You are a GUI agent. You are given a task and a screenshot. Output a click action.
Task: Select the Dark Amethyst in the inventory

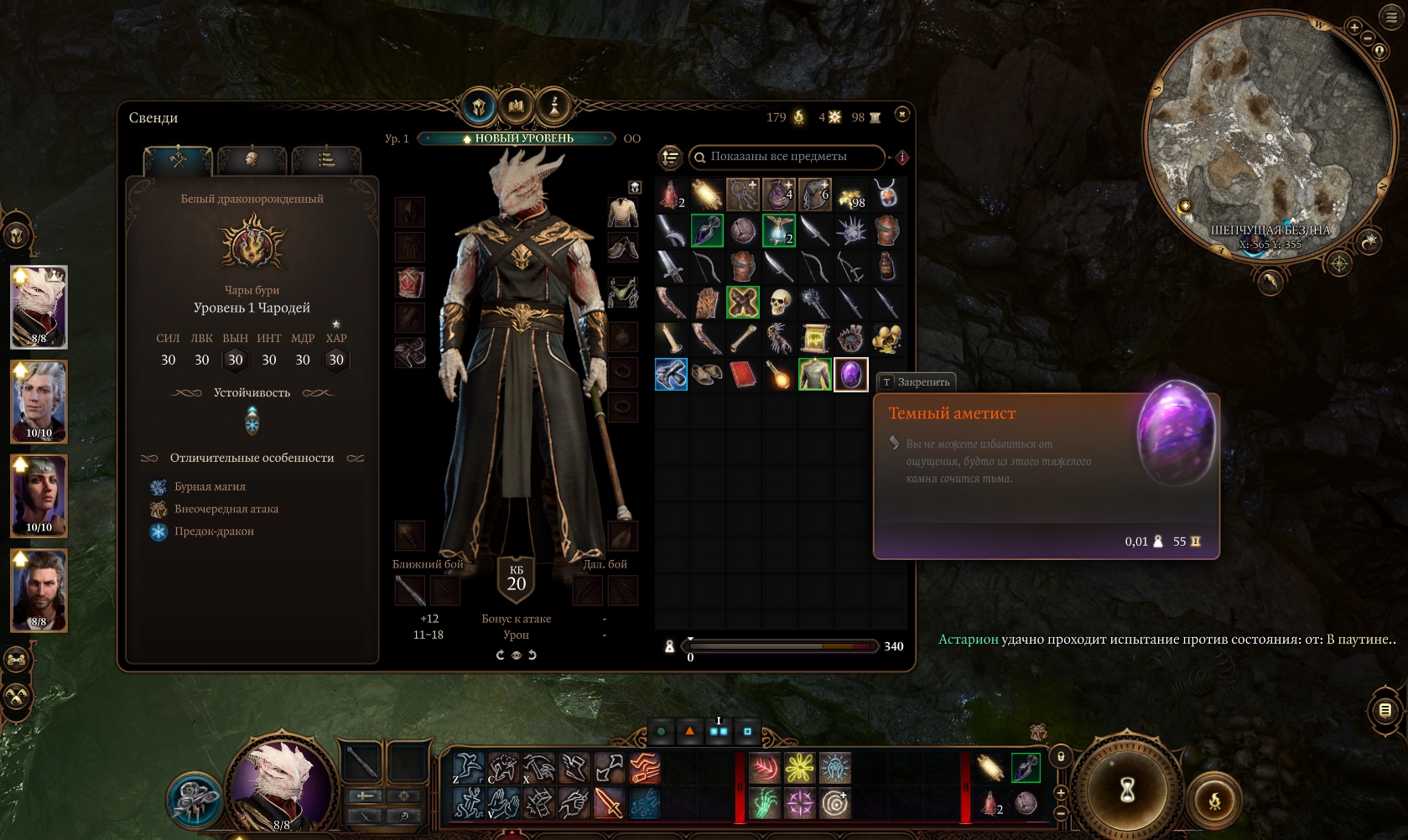point(850,375)
